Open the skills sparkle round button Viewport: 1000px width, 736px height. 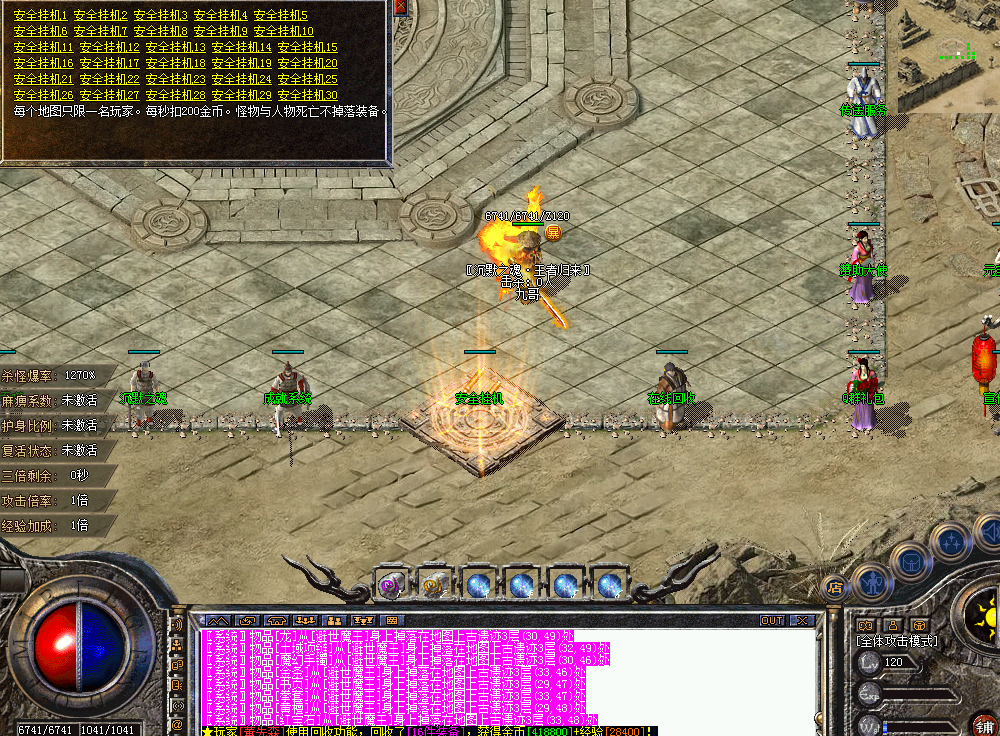tap(949, 543)
